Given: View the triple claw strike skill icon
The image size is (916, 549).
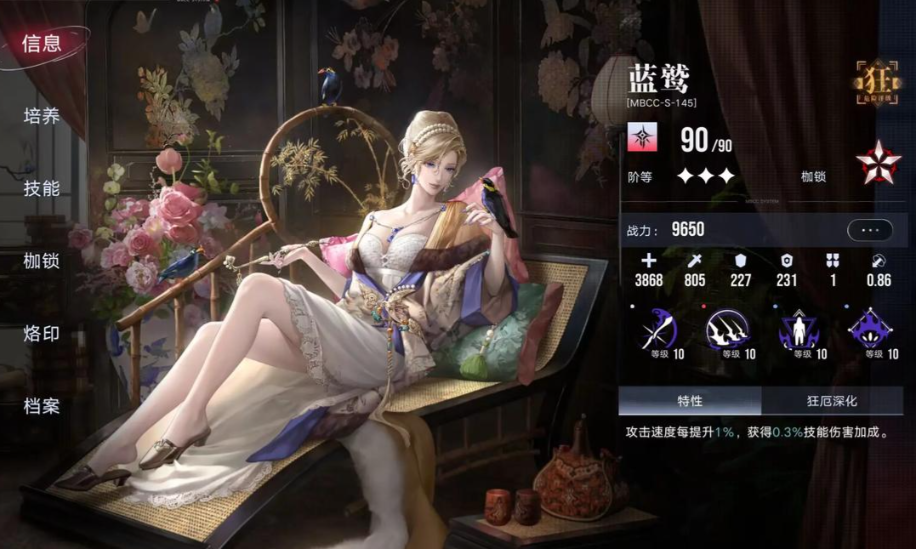Looking at the screenshot, I should (728, 329).
